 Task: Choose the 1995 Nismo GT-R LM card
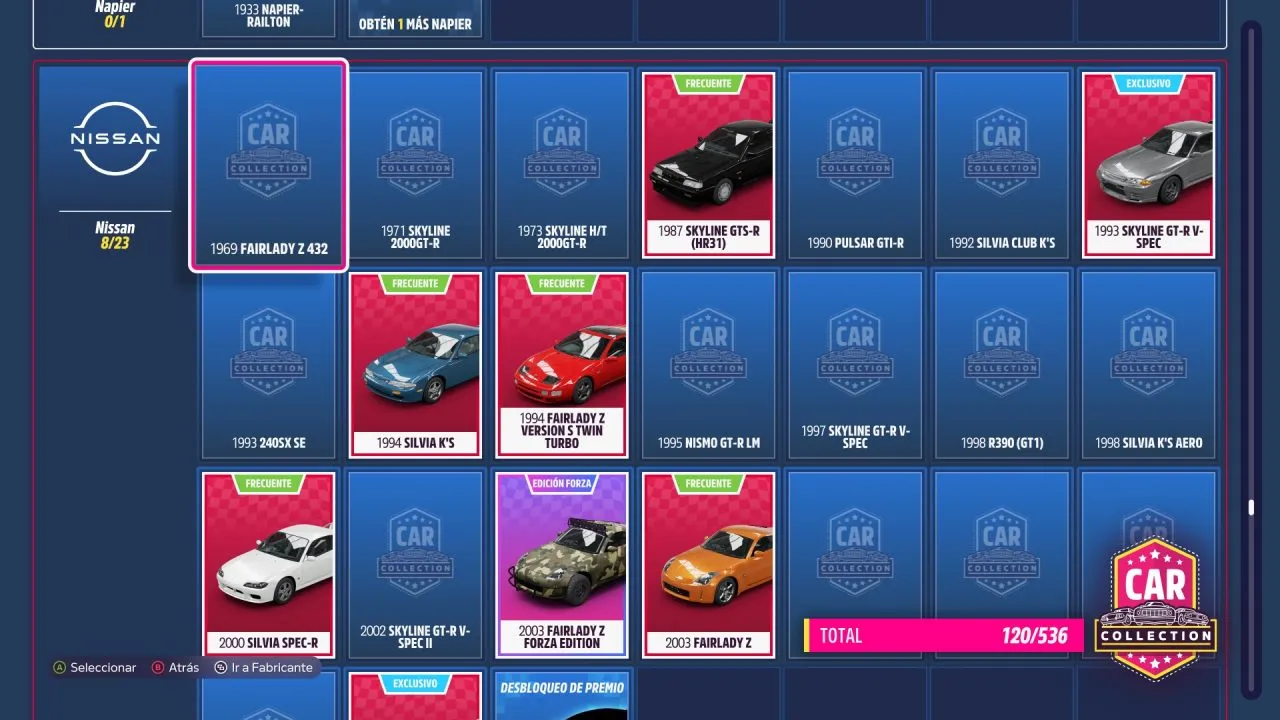[x=708, y=365]
